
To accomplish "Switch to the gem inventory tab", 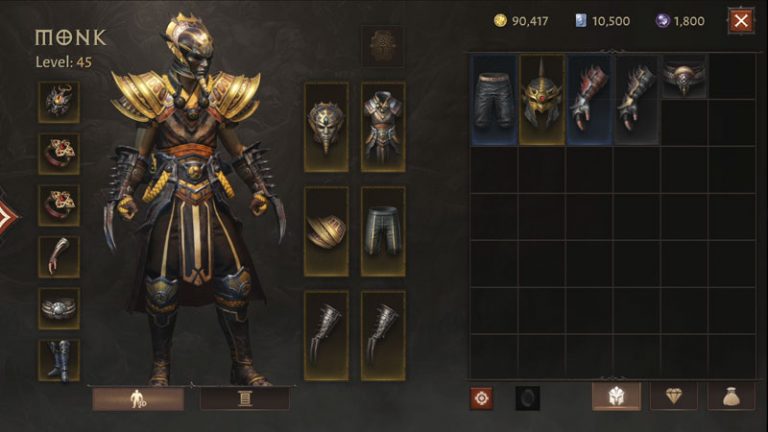I will [674, 397].
